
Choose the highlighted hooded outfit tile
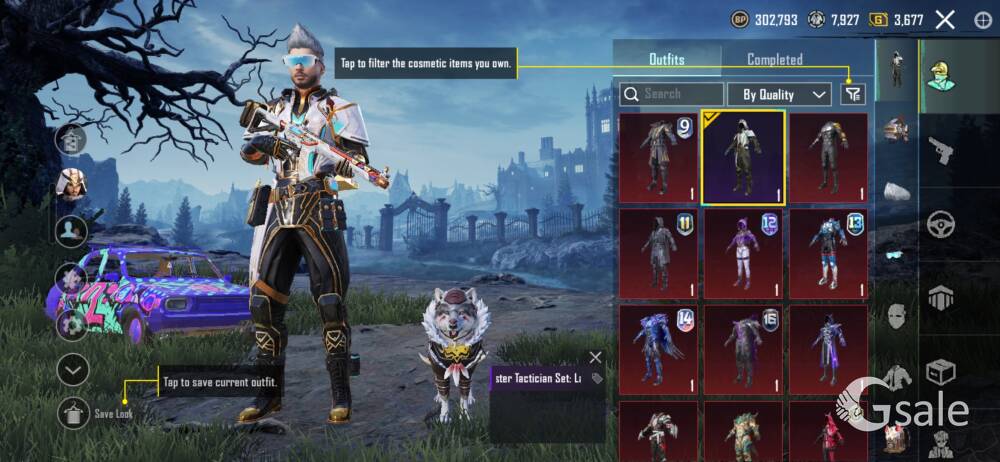coord(742,158)
